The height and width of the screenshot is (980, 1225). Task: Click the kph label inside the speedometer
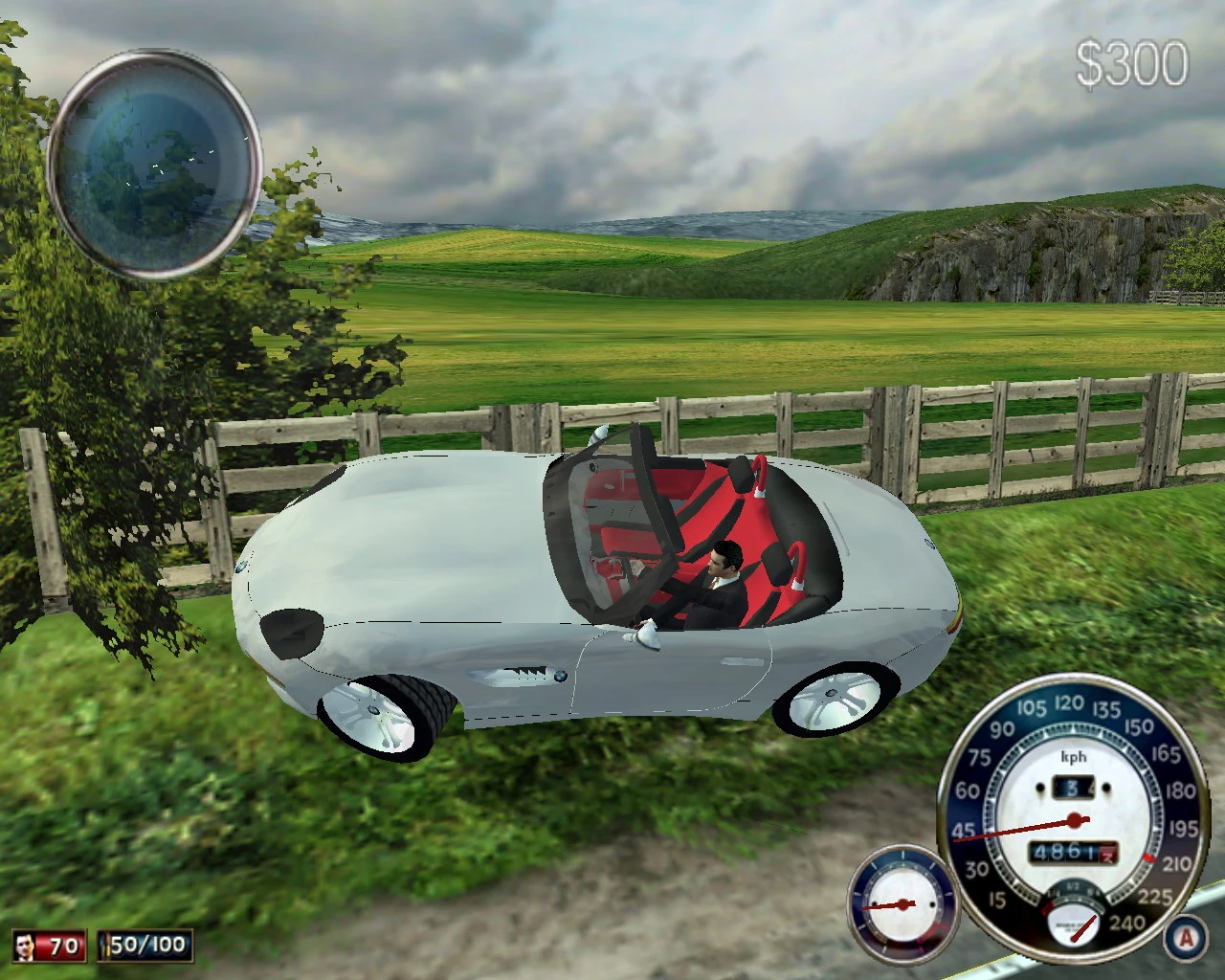[x=1074, y=757]
